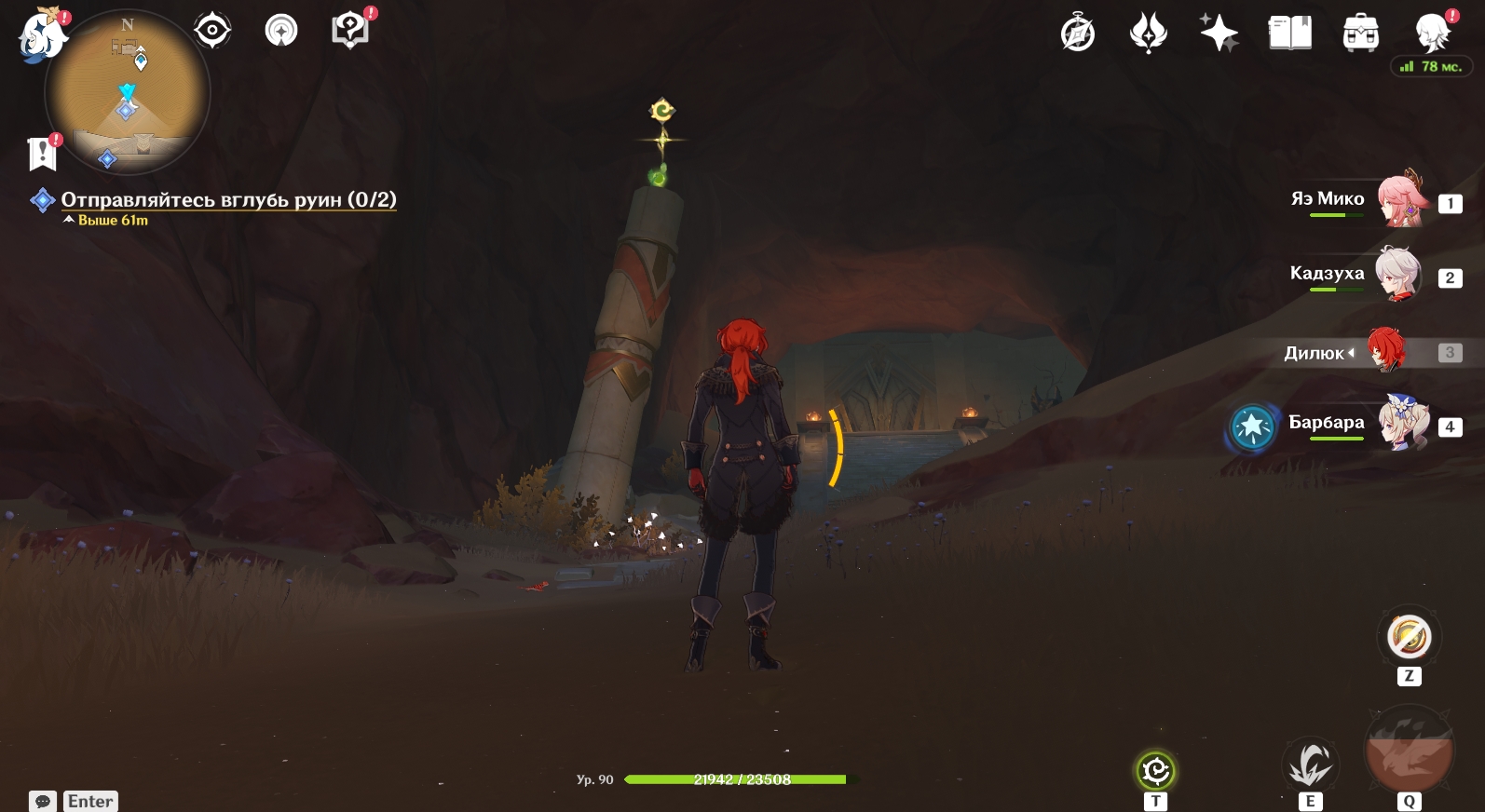Open the Paimon menu
The width and height of the screenshot is (1485, 812).
tap(42, 37)
